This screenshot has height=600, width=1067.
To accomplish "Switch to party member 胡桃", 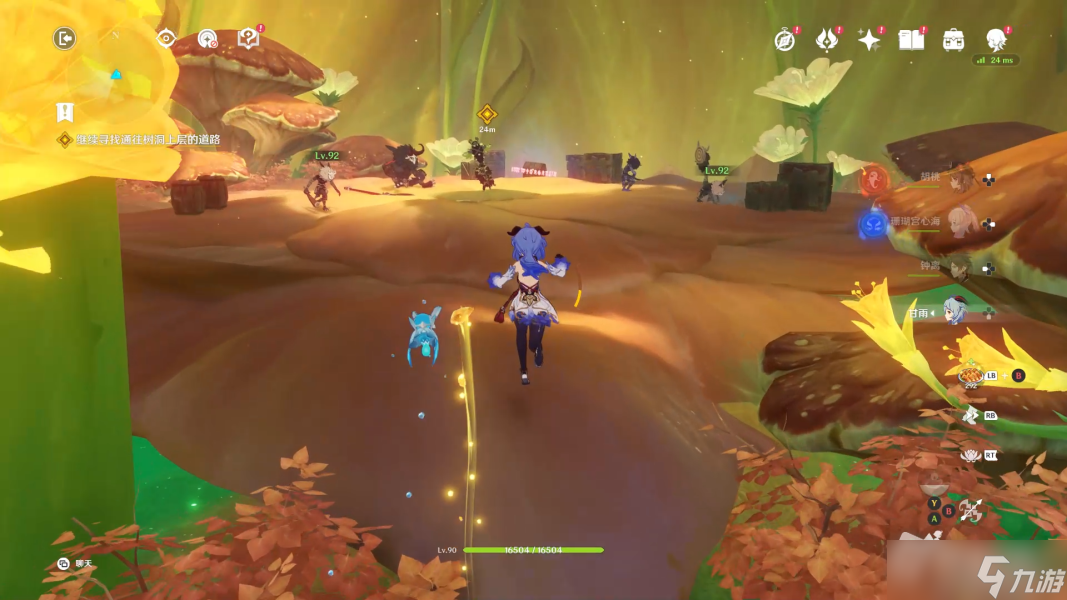I will point(960,180).
